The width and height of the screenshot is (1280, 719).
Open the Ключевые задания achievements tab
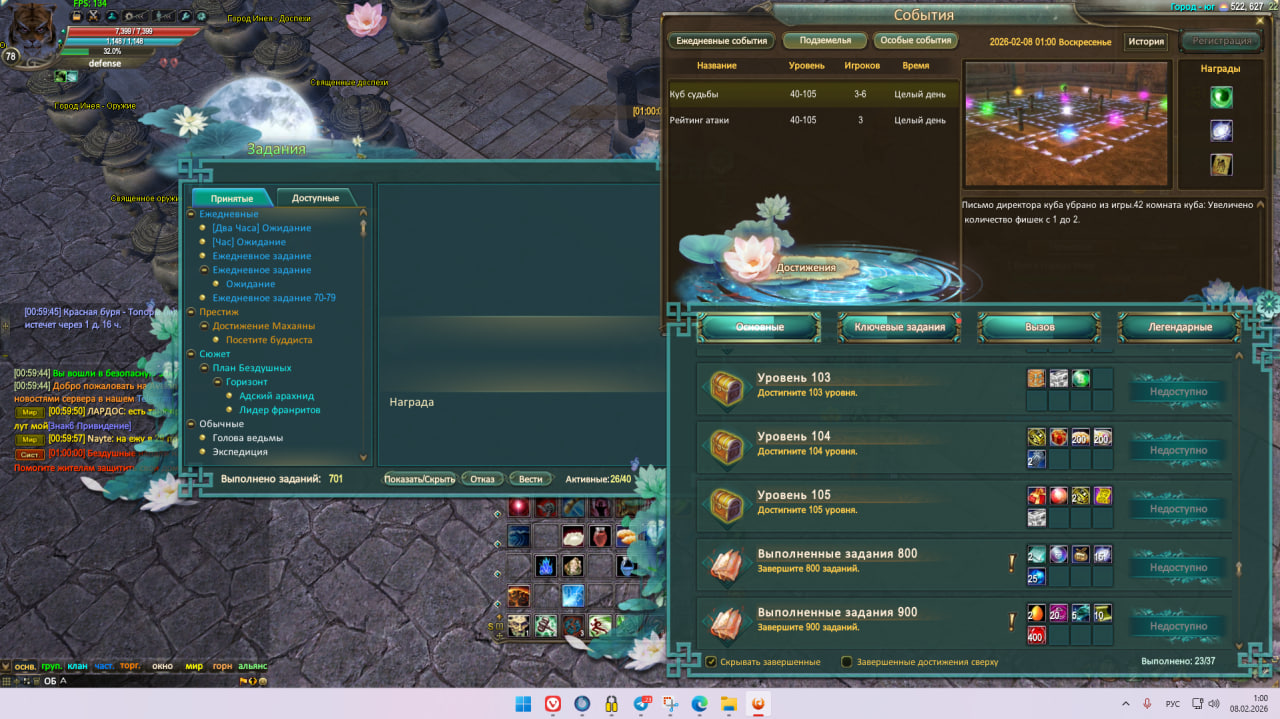[899, 327]
